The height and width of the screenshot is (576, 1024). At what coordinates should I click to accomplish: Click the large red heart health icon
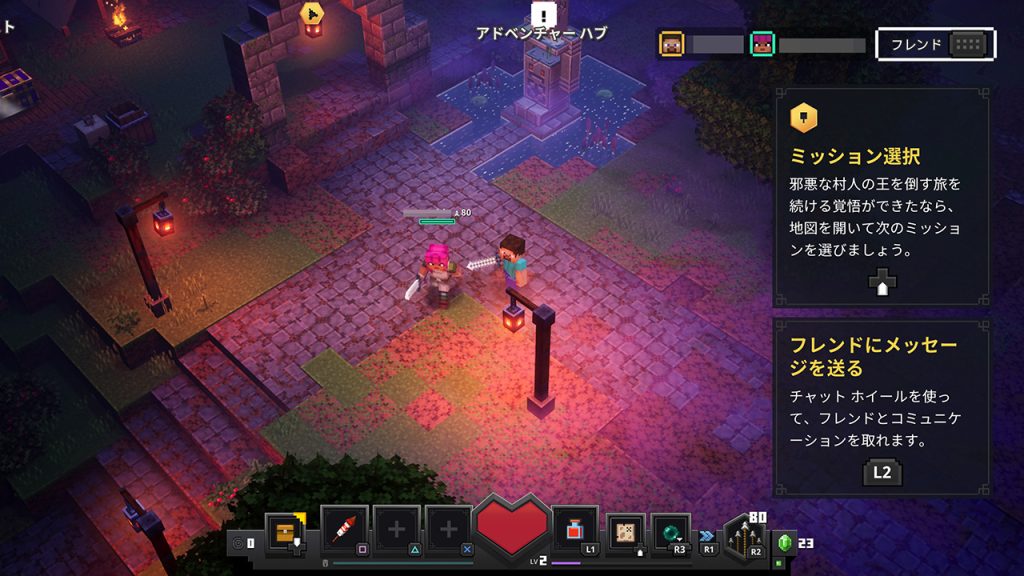tap(512, 526)
